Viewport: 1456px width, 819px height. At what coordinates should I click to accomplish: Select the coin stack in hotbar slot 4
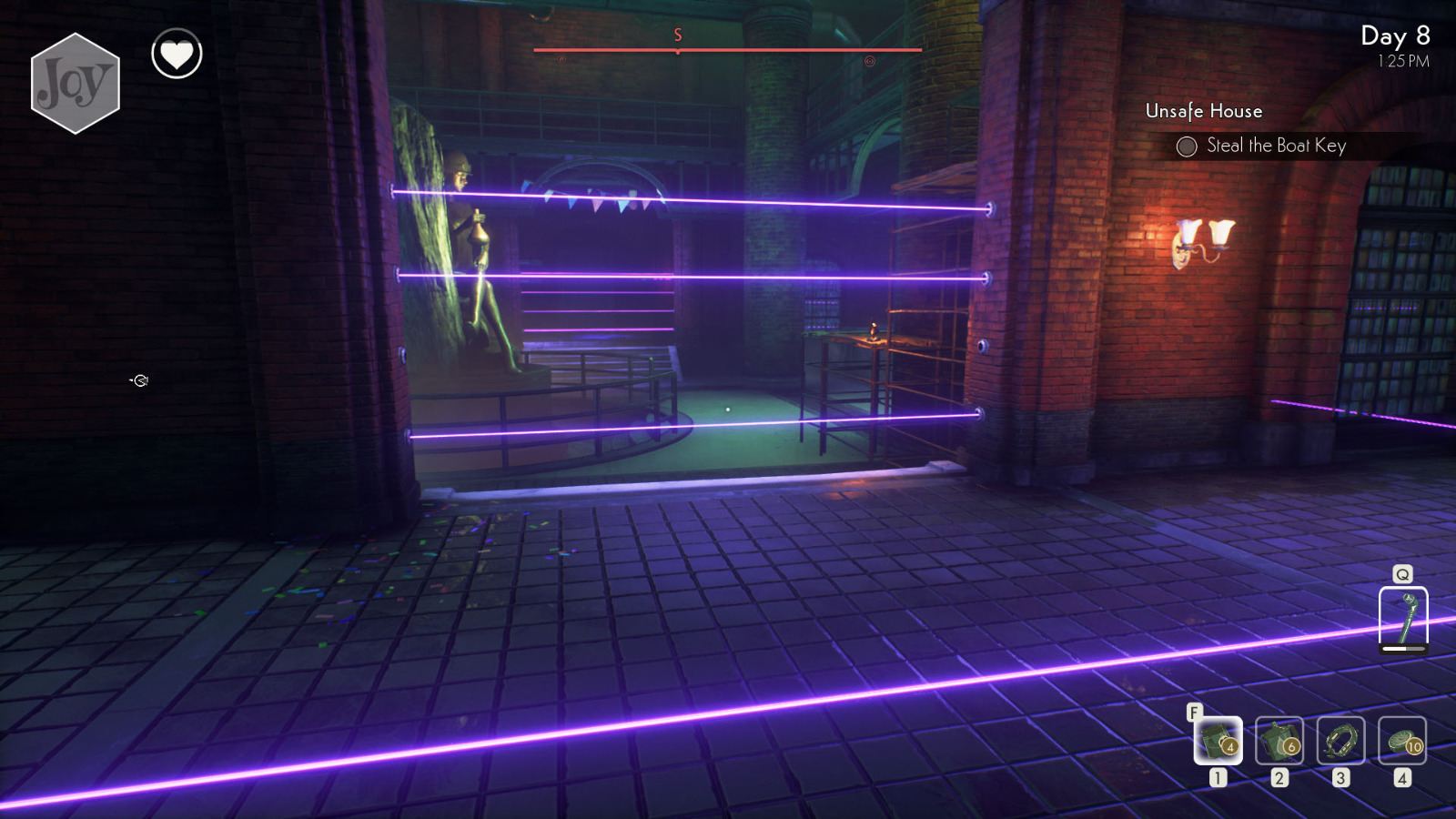pyautogui.click(x=1401, y=743)
